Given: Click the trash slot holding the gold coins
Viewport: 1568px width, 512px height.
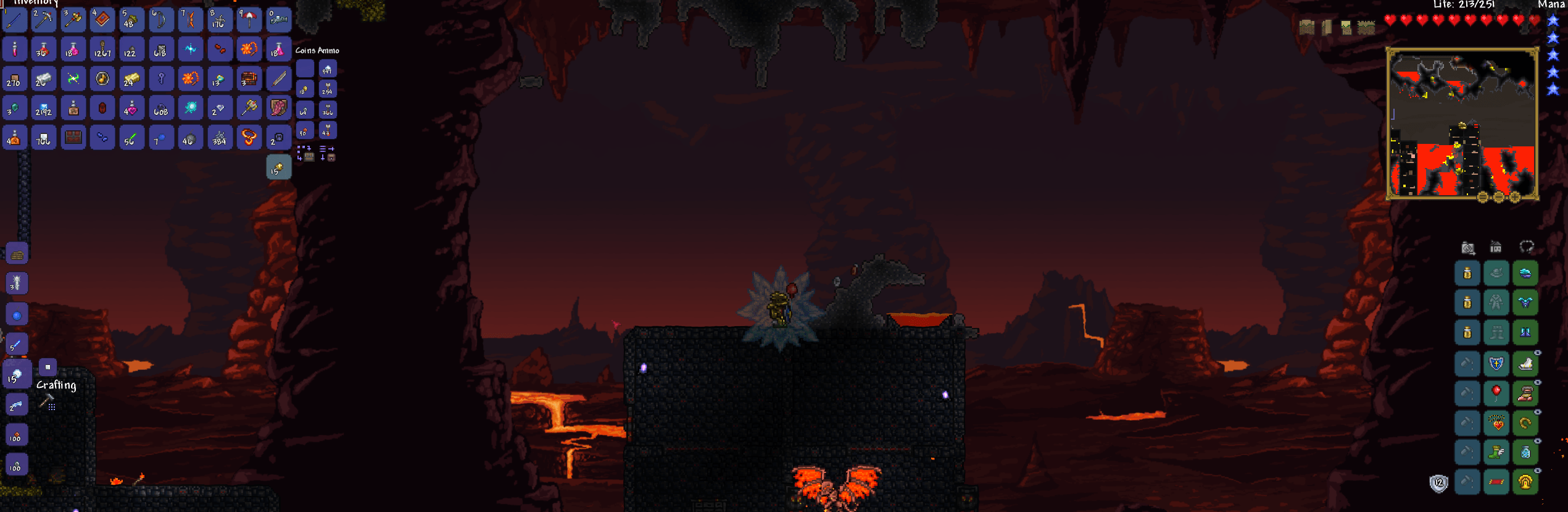Looking at the screenshot, I should (x=278, y=167).
